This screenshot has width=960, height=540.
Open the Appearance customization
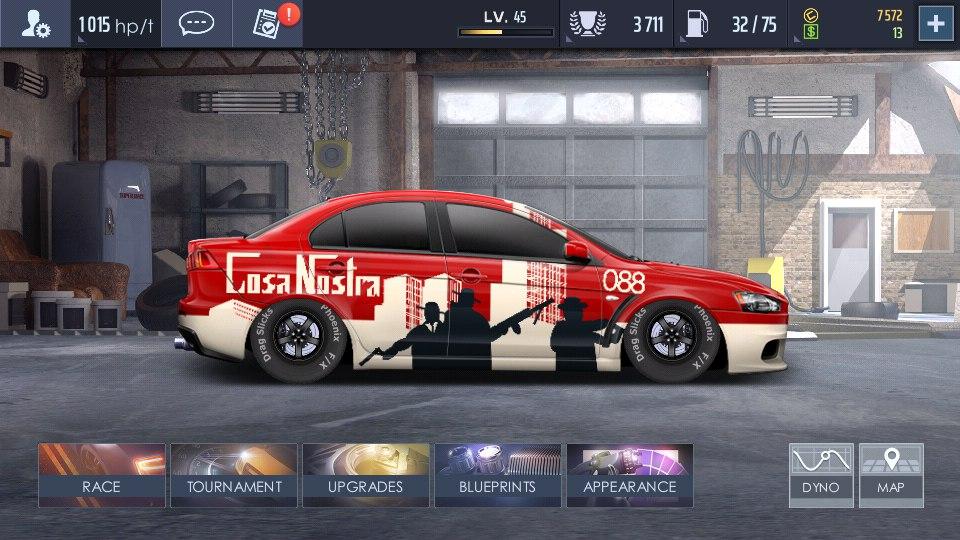point(630,475)
